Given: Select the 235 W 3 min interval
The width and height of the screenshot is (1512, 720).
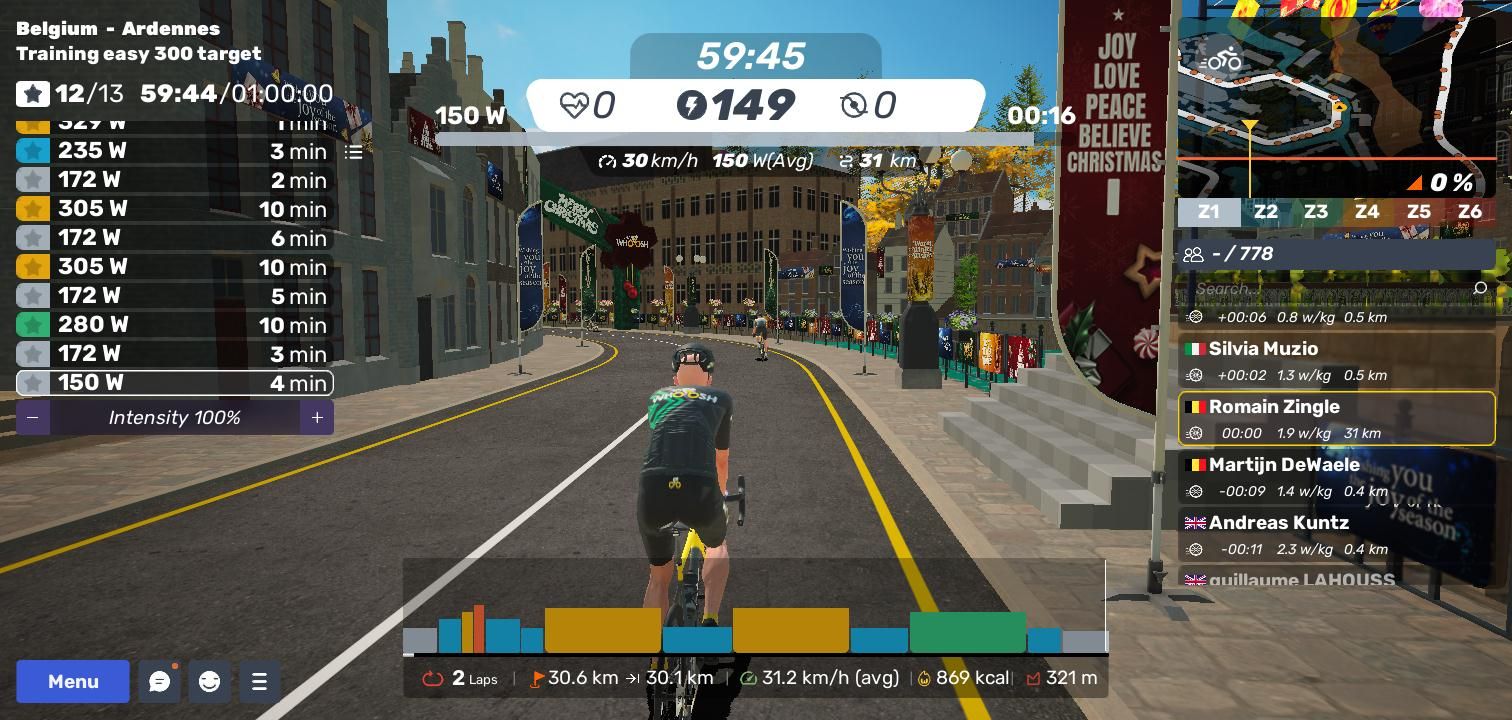Looking at the screenshot, I should pyautogui.click(x=175, y=151).
